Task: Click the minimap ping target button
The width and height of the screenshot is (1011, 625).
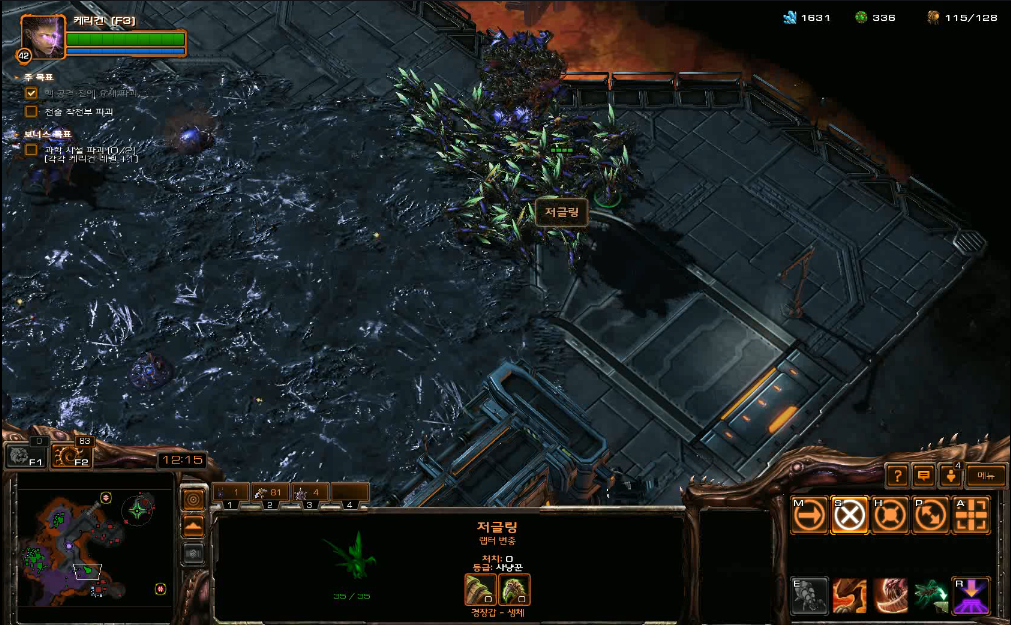Action: coord(193,497)
